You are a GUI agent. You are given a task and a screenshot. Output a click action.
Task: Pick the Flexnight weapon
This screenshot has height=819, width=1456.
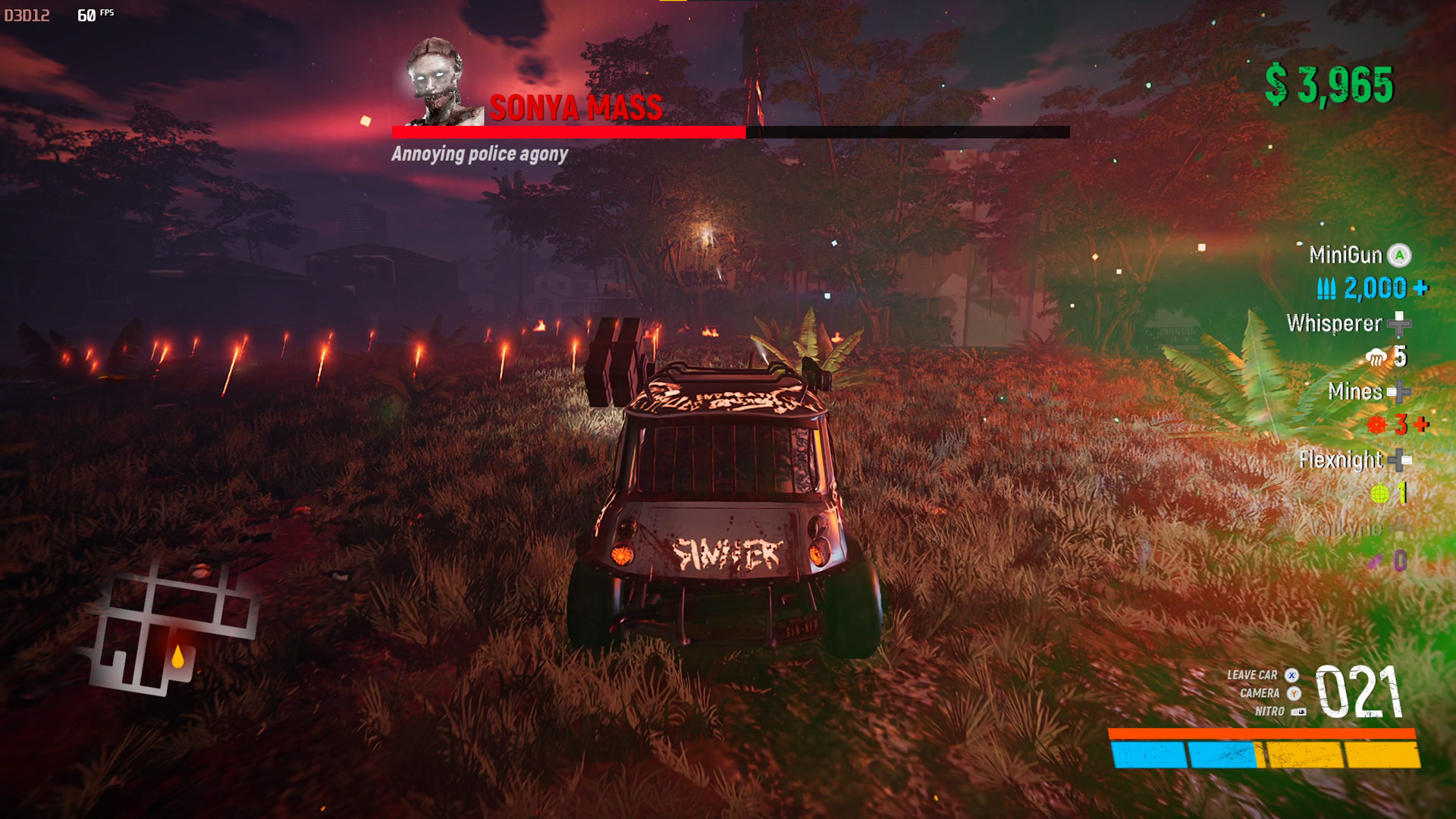coord(1341,460)
